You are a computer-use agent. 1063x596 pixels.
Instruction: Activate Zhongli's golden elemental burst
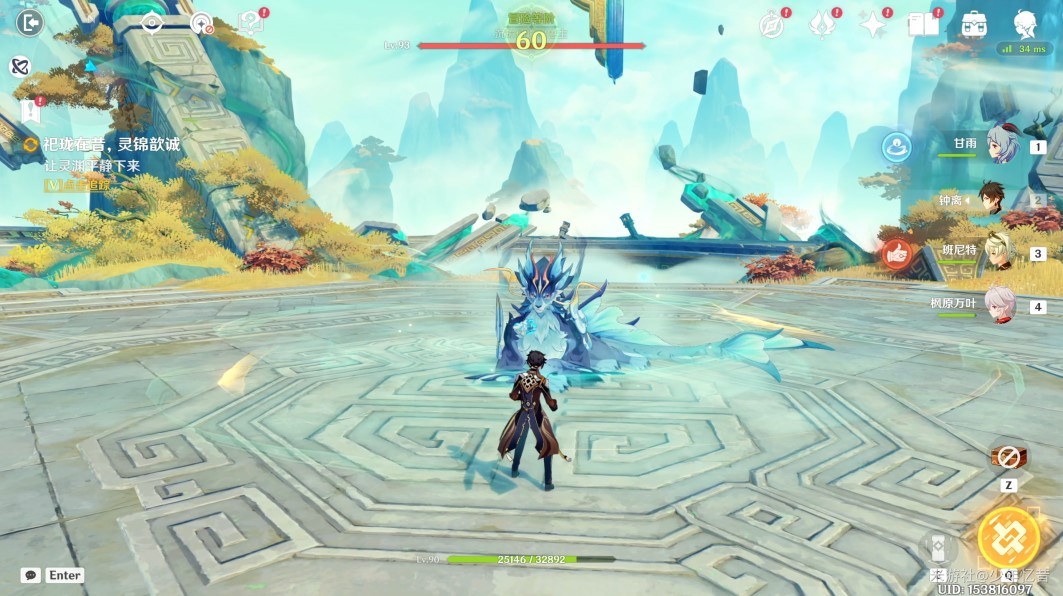1008,537
